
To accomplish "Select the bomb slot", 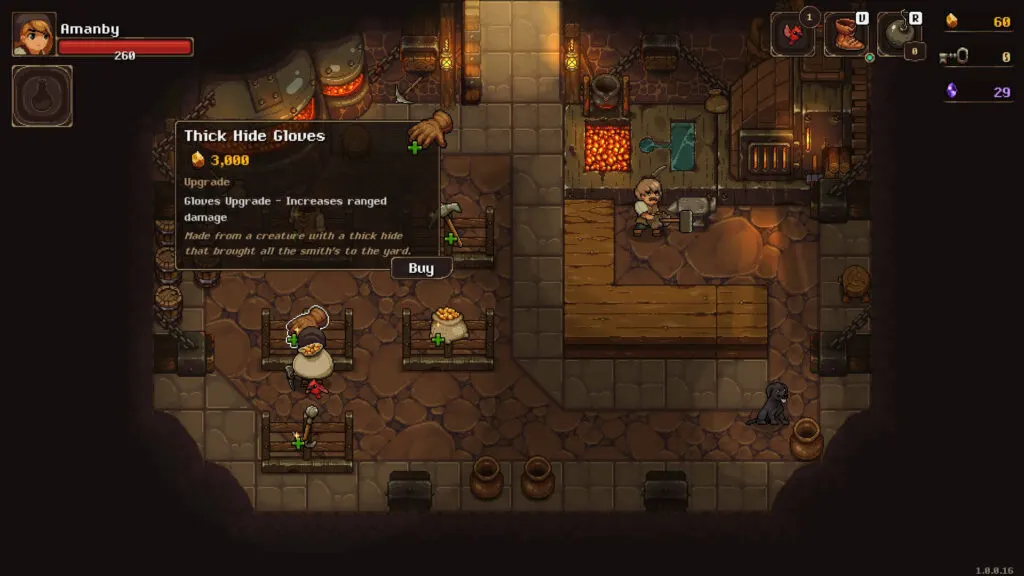I will (x=898, y=35).
